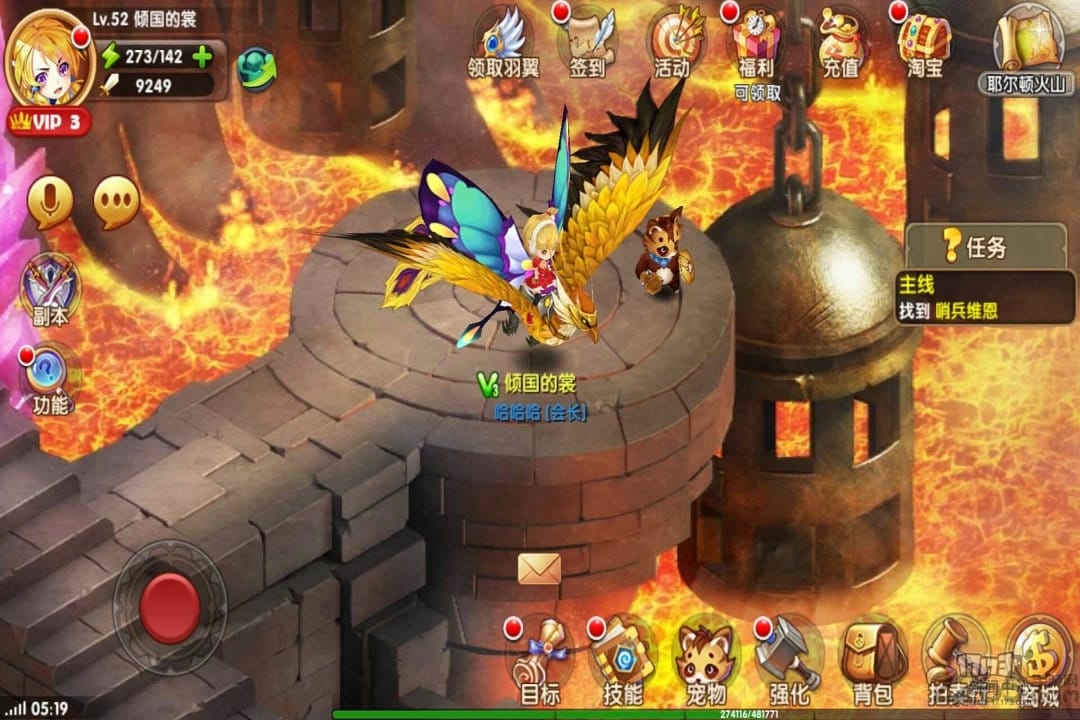The image size is (1080, 720).
Task: Select the 找到 哨兵维恩 main quest
Action: pyautogui.click(x=985, y=298)
